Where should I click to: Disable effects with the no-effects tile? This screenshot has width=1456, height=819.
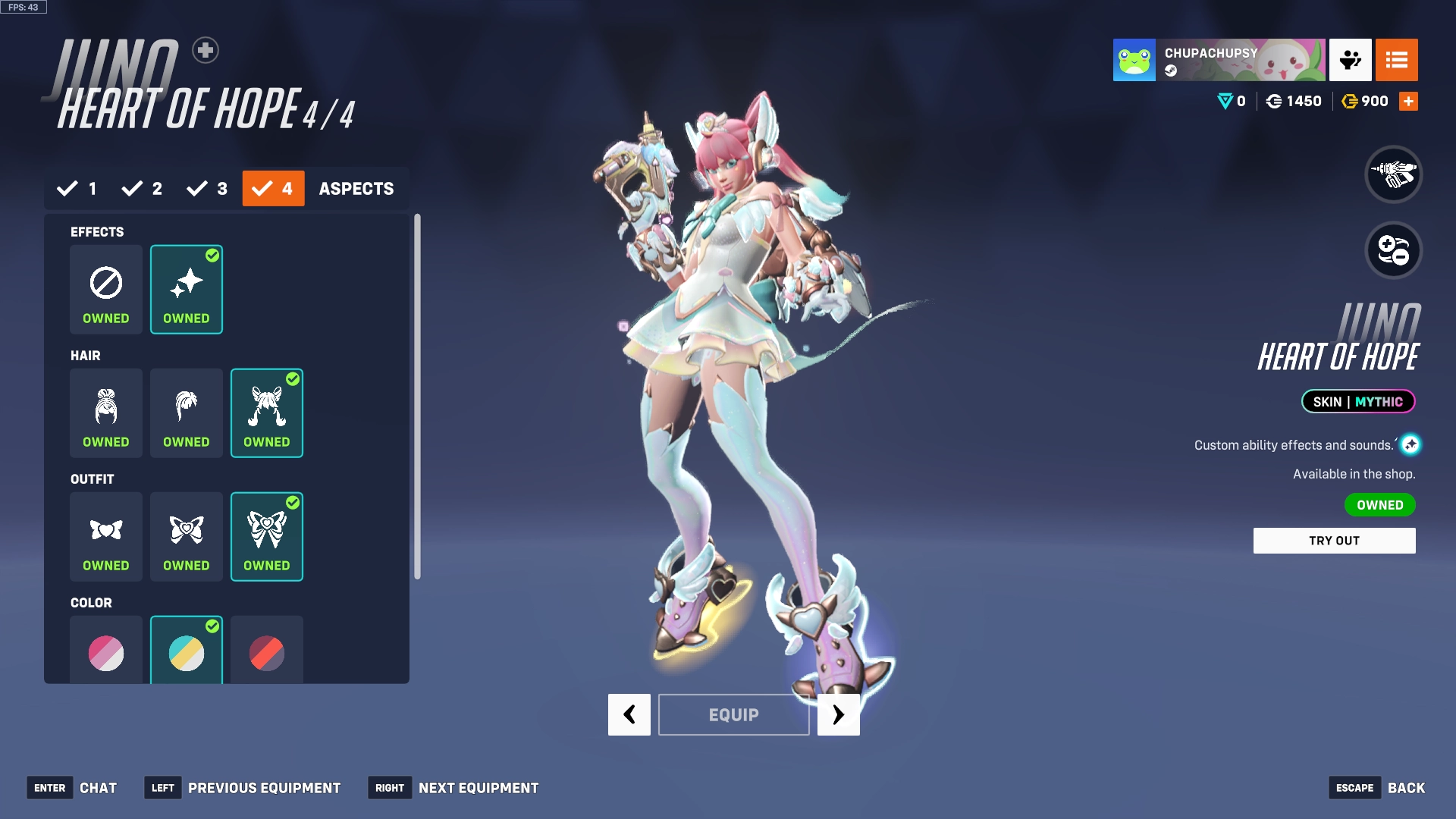pos(106,289)
